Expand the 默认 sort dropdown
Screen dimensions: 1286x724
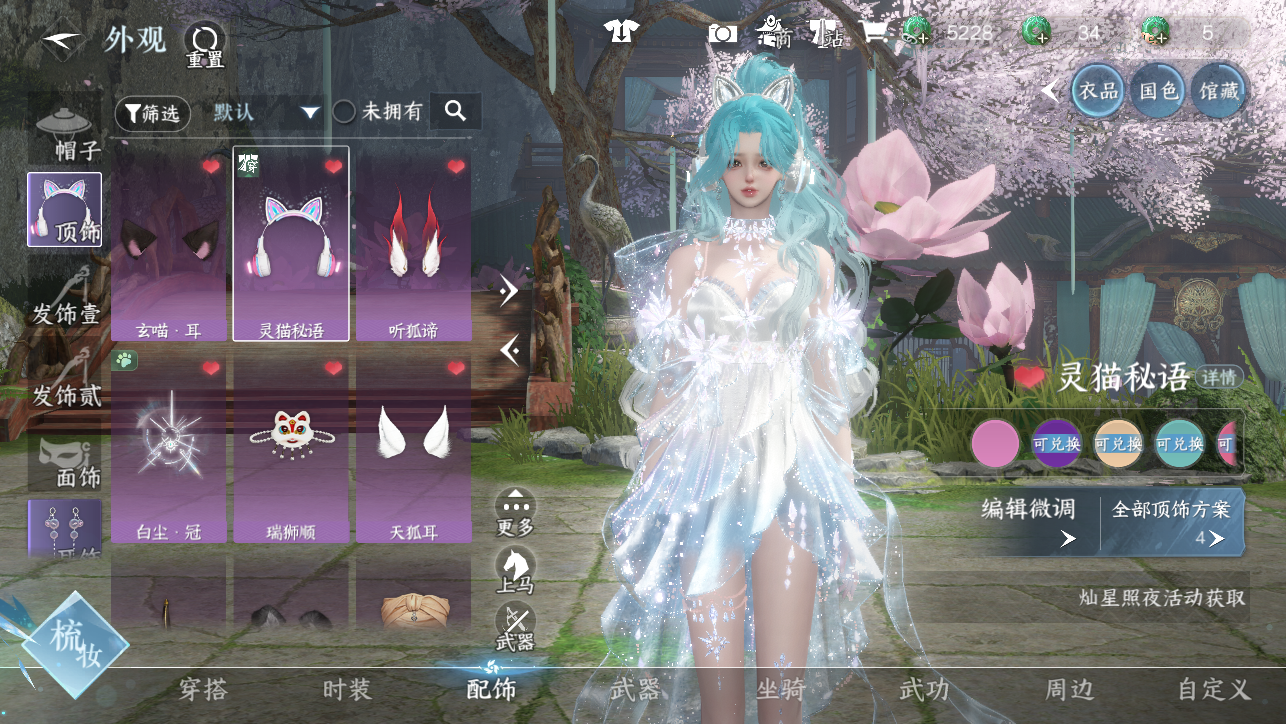(266, 112)
